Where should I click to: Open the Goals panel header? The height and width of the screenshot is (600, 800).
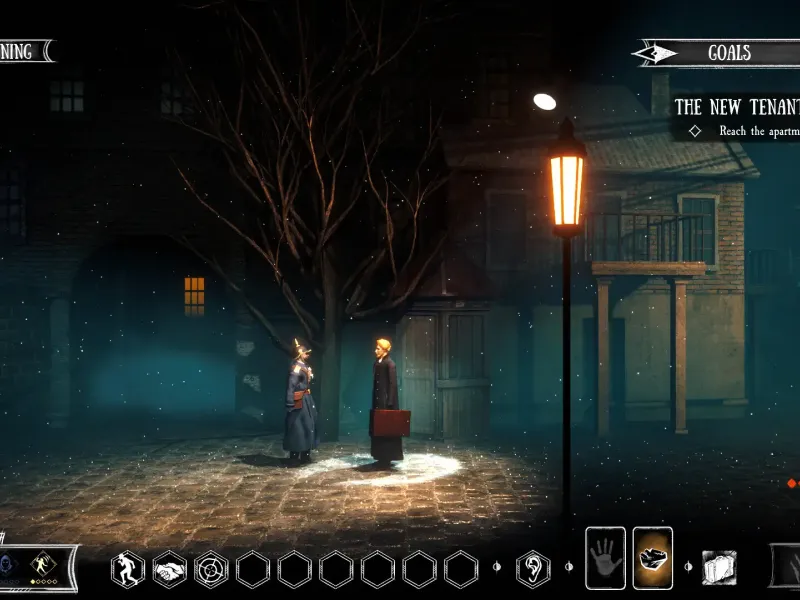[x=728, y=53]
